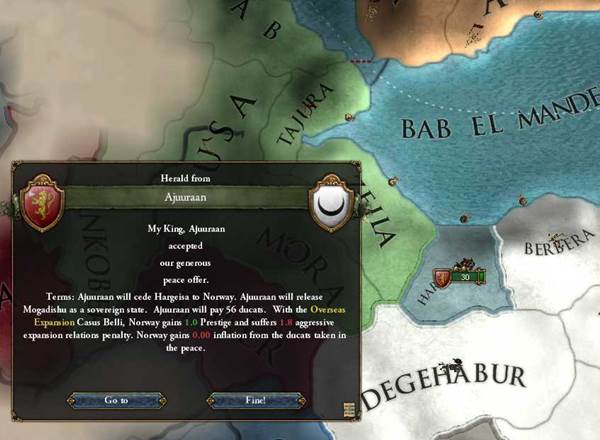Dismiss the peace message with Fine!
This screenshot has height=440, width=600.
click(255, 400)
